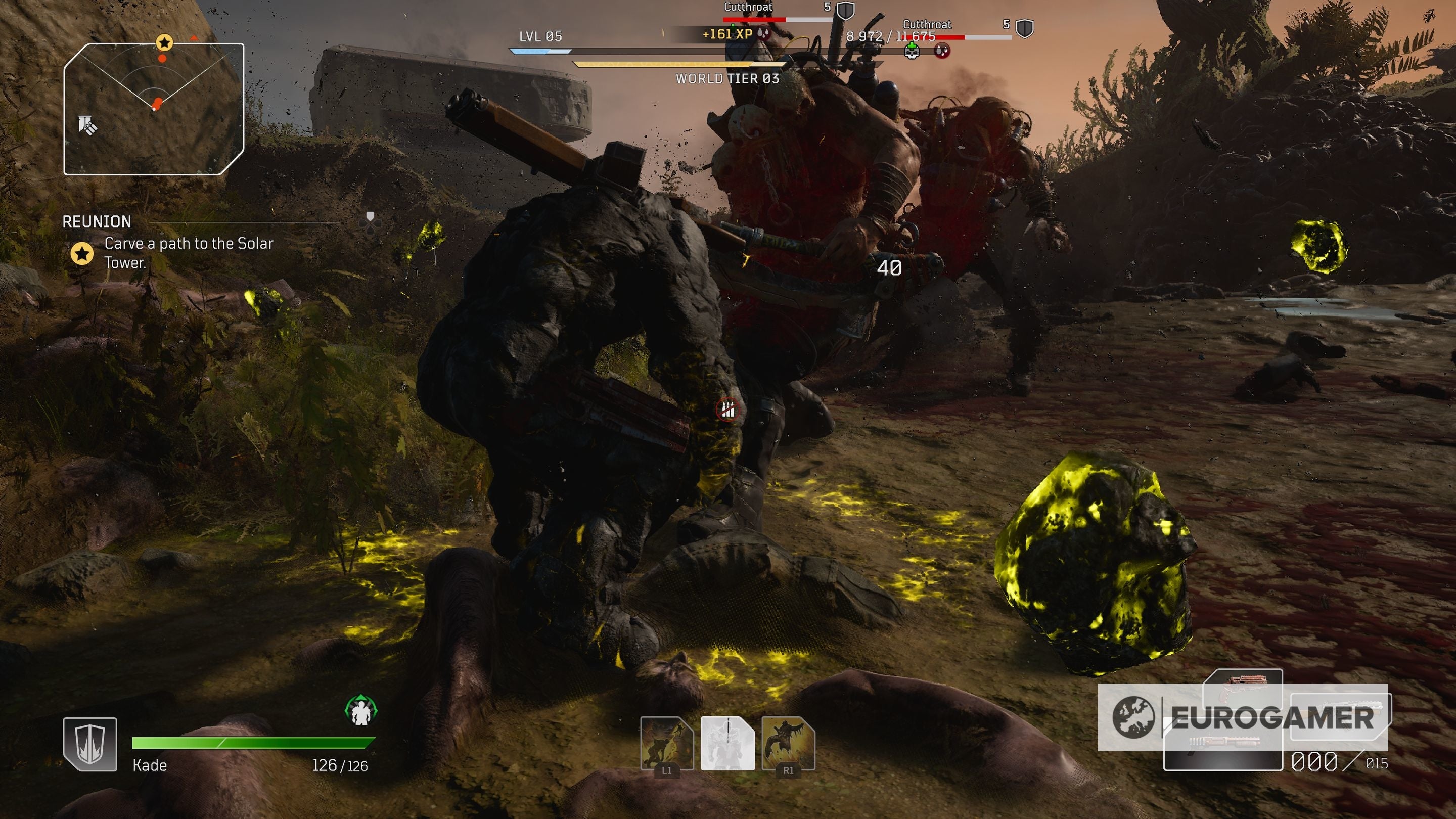Viewport: 1456px width, 819px height.
Task: Click the ammo crate icon on minimap
Action: click(87, 125)
